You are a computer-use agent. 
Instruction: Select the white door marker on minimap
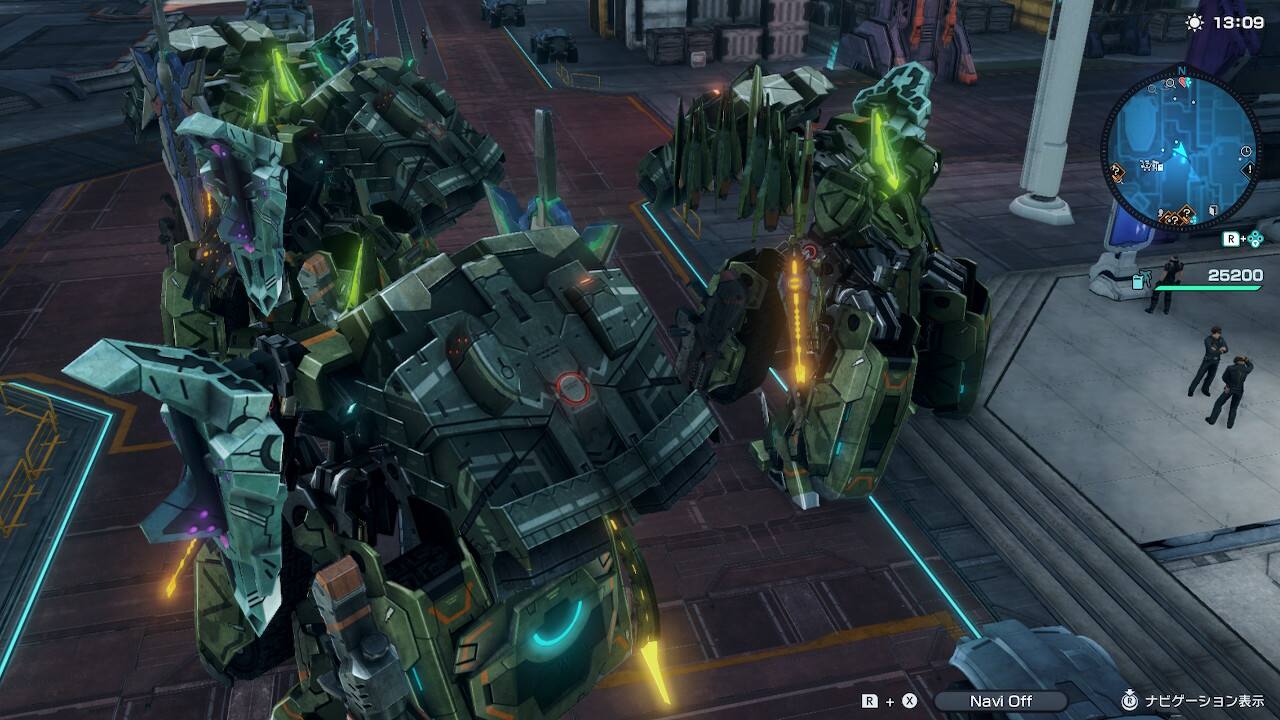pyautogui.click(x=1213, y=210)
